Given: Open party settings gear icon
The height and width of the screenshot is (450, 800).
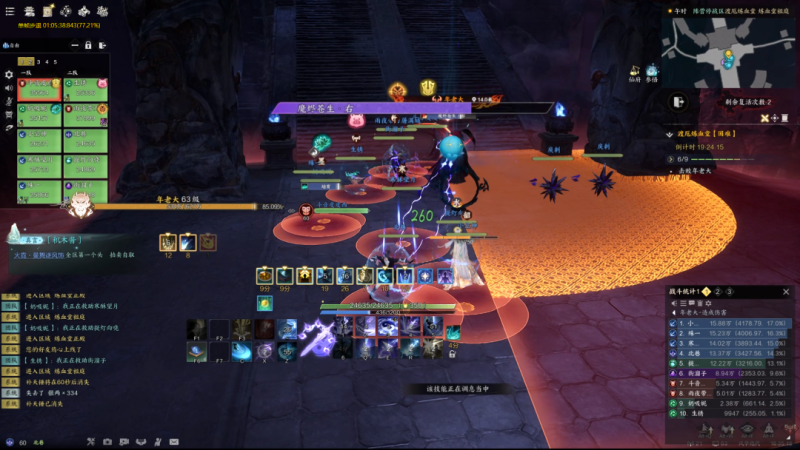Looking at the screenshot, I should [x=9, y=74].
